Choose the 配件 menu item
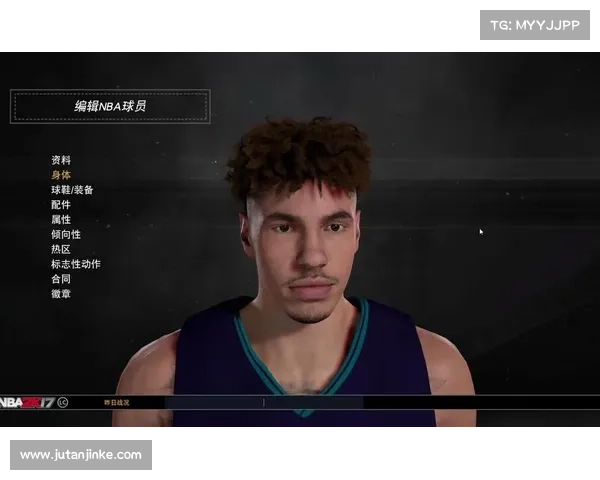This screenshot has height=480, width=600. click(61, 205)
